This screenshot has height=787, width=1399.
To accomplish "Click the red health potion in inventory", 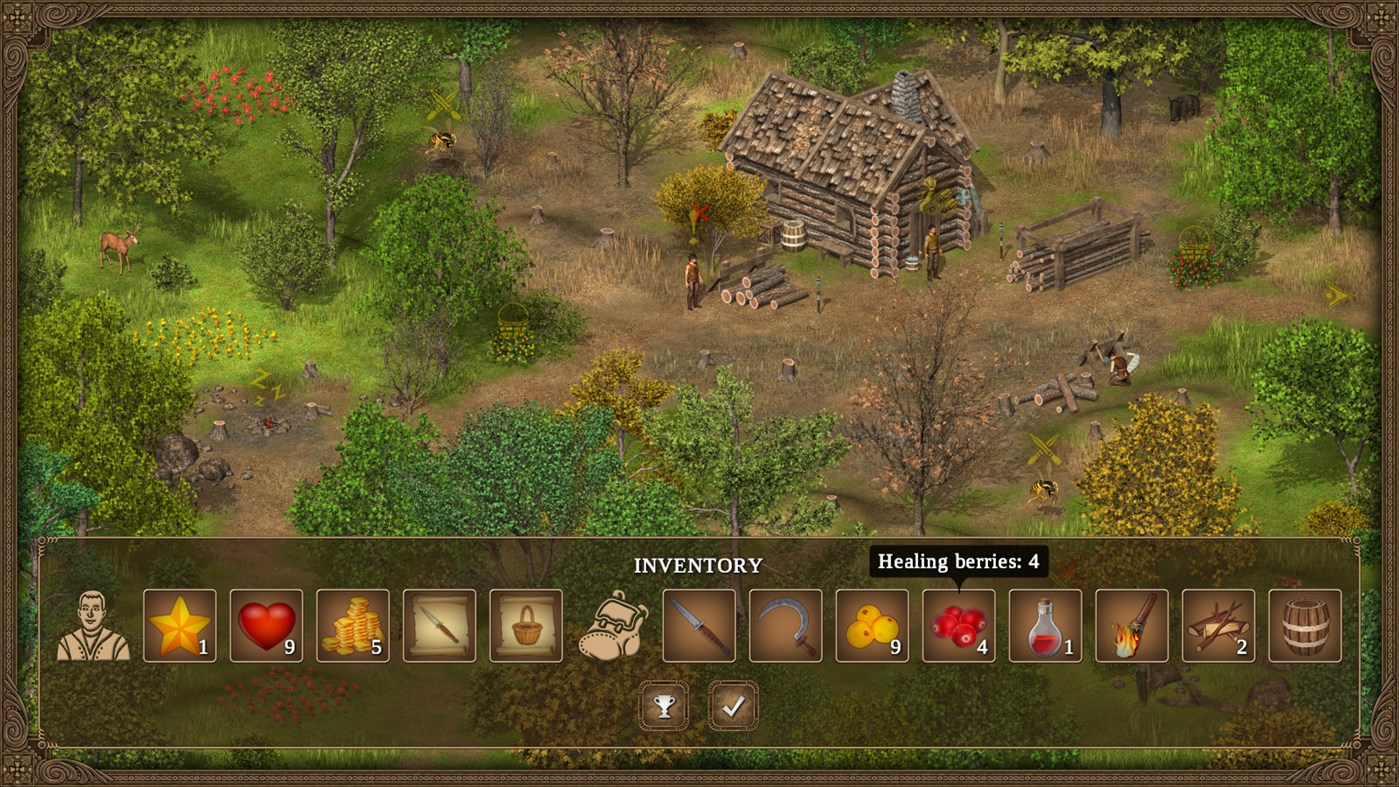I will pyautogui.click(x=1044, y=625).
